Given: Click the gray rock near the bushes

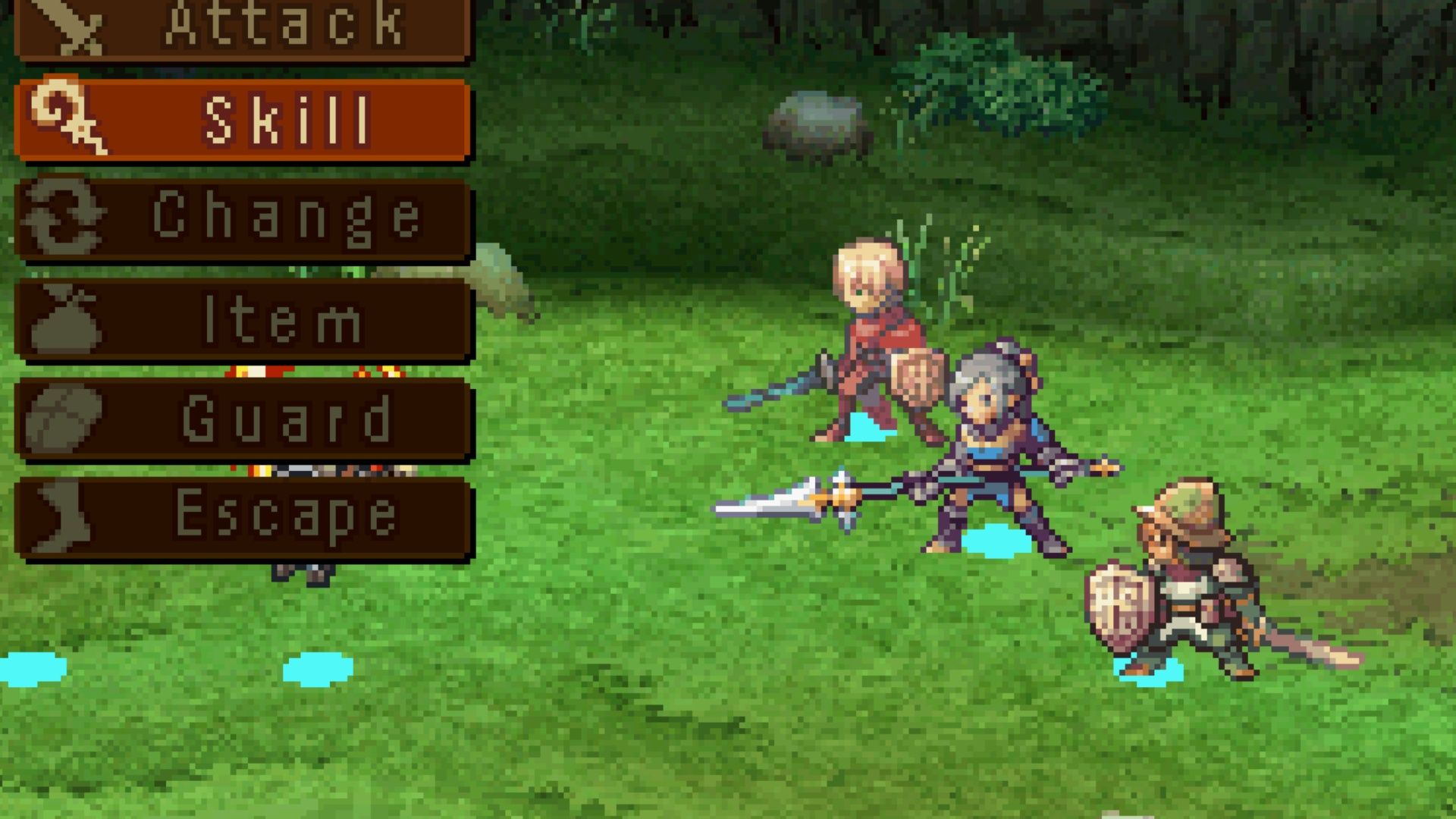Looking at the screenshot, I should 815,121.
